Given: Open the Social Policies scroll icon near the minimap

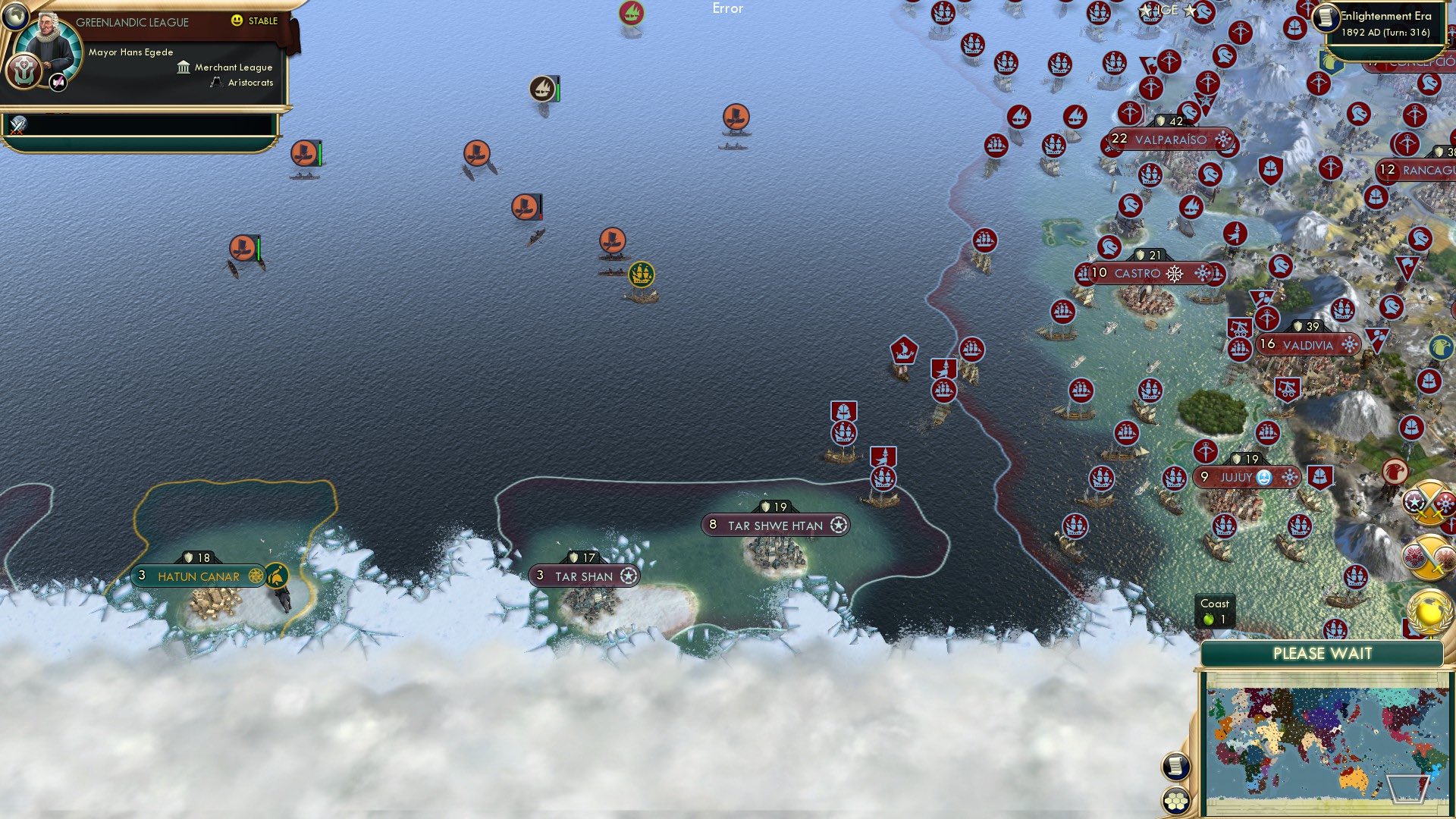Looking at the screenshot, I should click(1175, 764).
